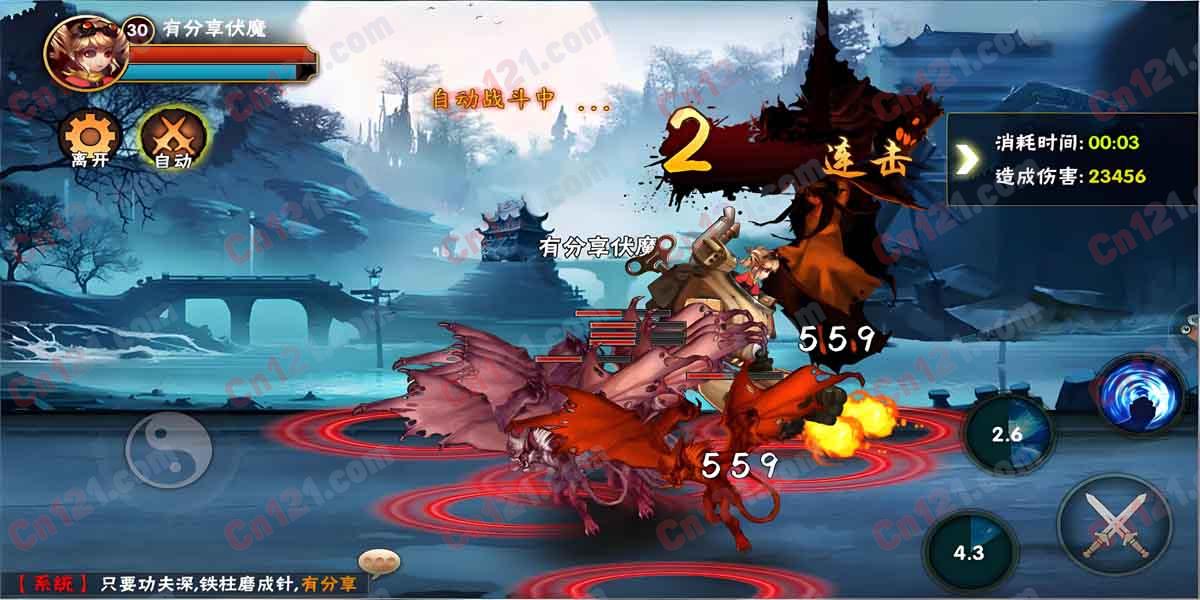Image resolution: width=1200 pixels, height=600 pixels.
Task: Open the chat speech bubble icon
Action: tap(379, 562)
